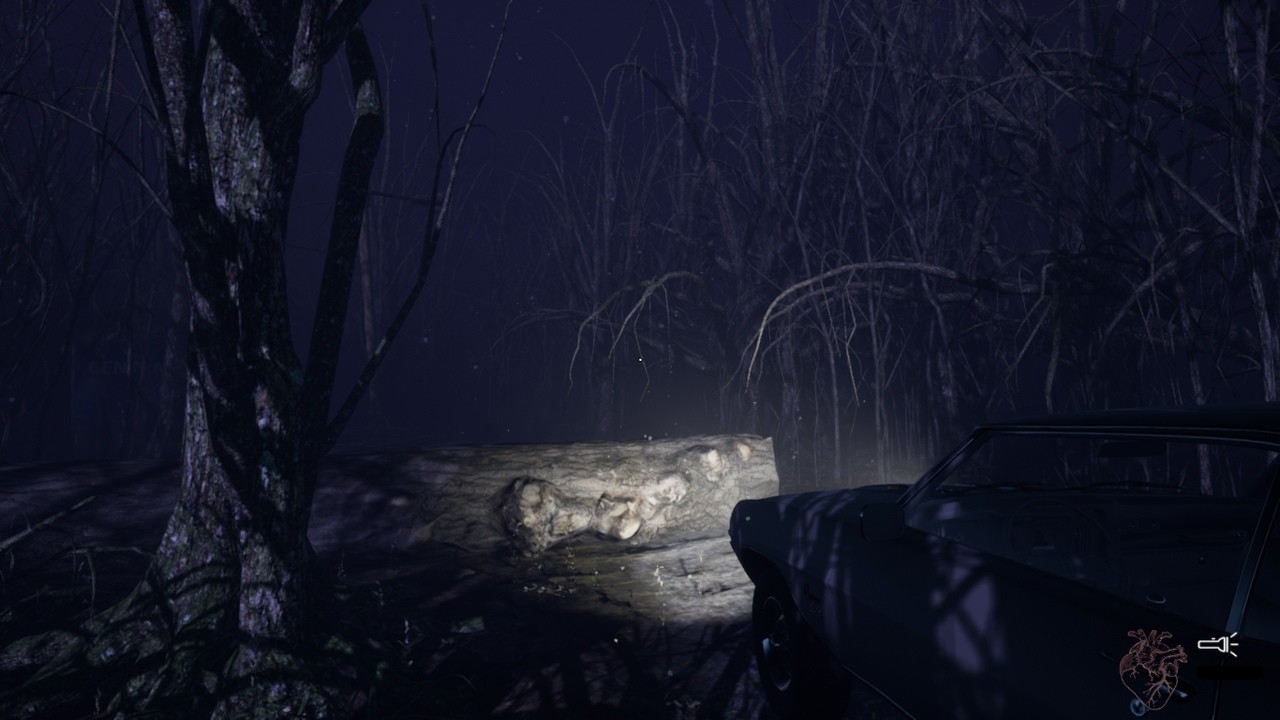
Task: Click the flashlight icon's light rays
Action: click(1233, 644)
